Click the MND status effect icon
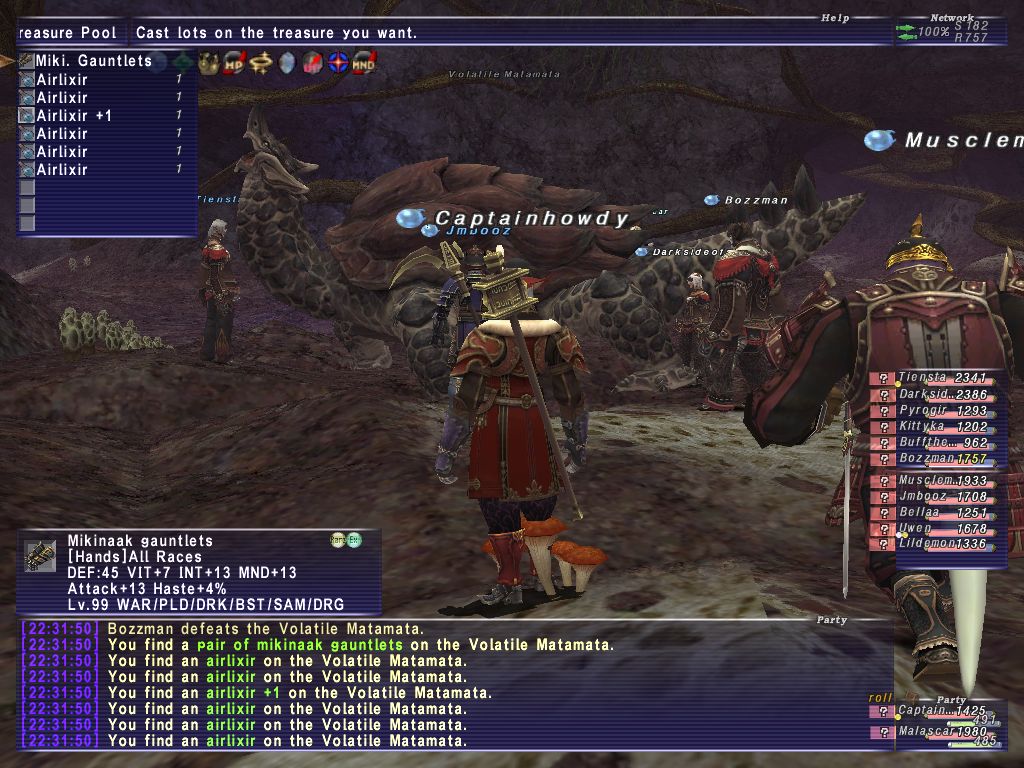 363,63
